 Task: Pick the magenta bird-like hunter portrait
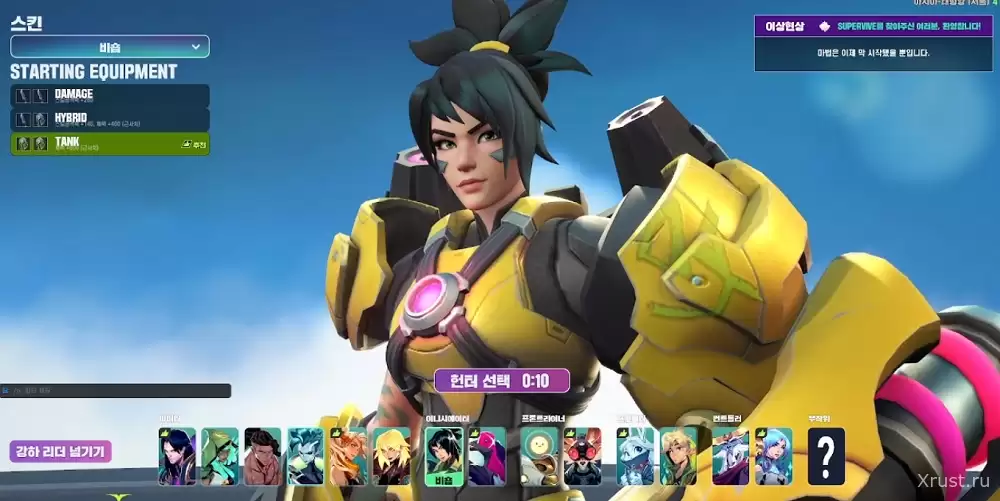487,456
